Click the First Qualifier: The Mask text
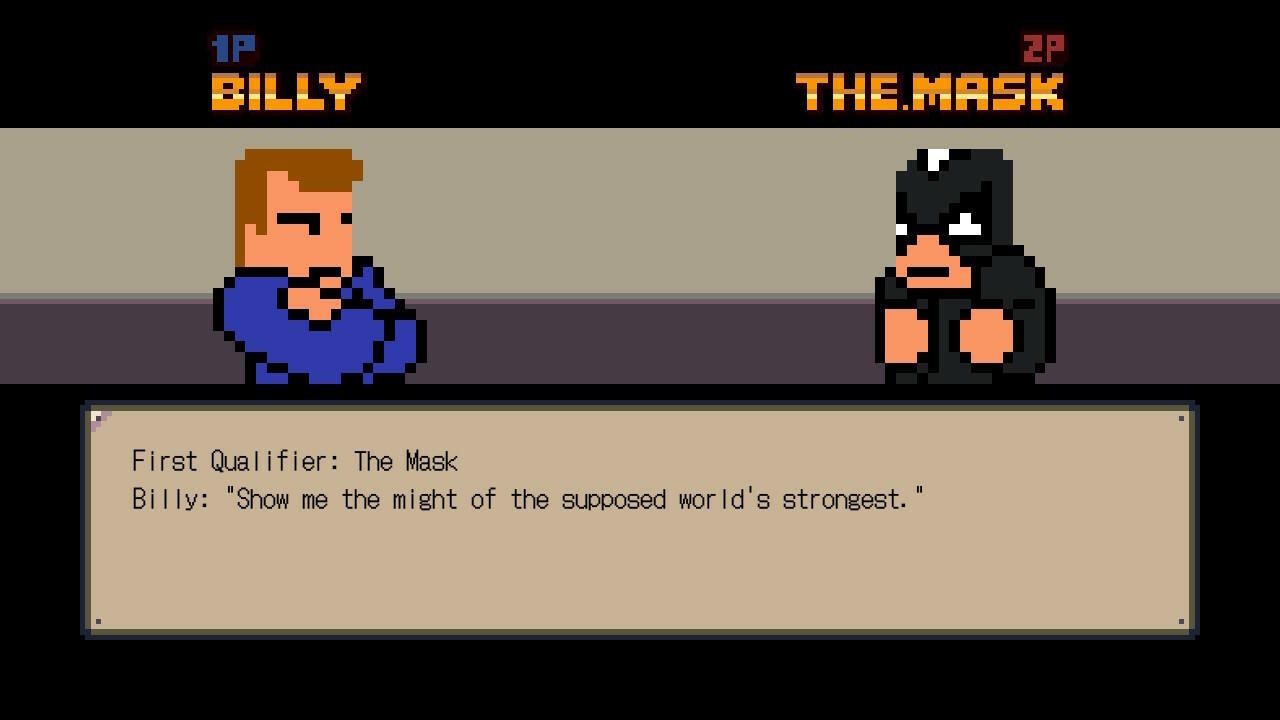The height and width of the screenshot is (720, 1280). tap(295, 462)
